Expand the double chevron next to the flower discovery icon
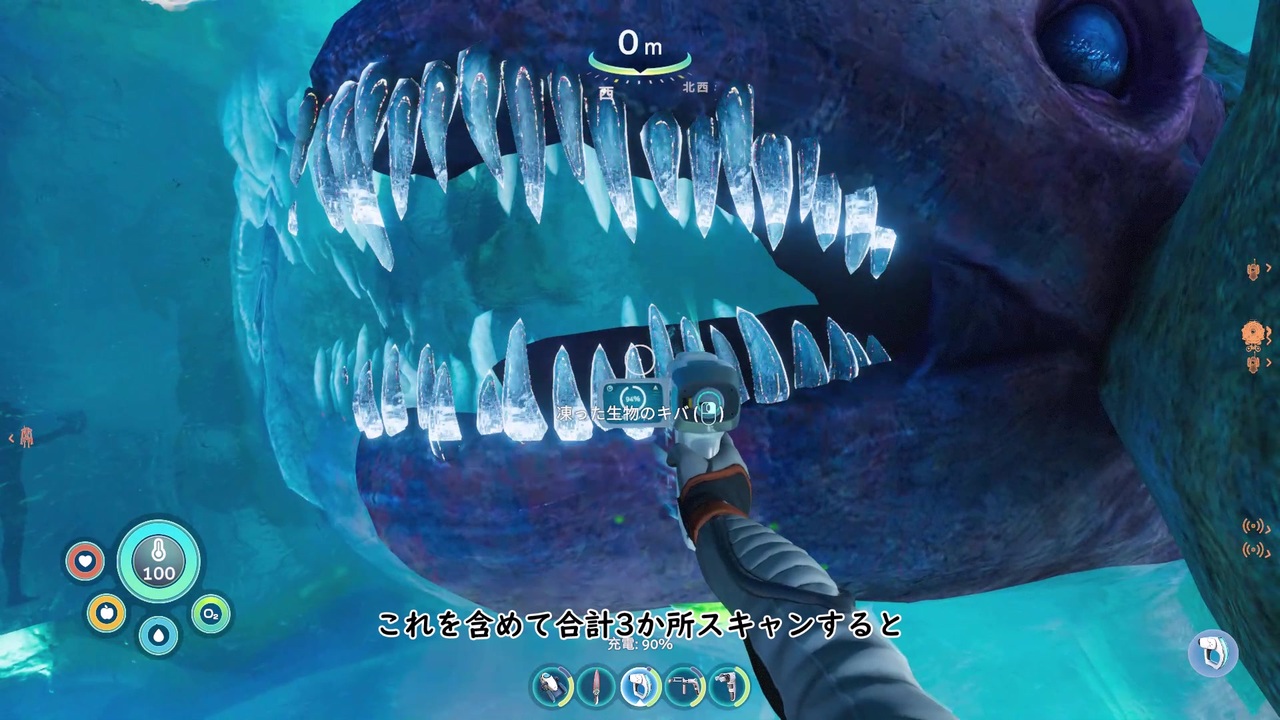 click(1270, 334)
